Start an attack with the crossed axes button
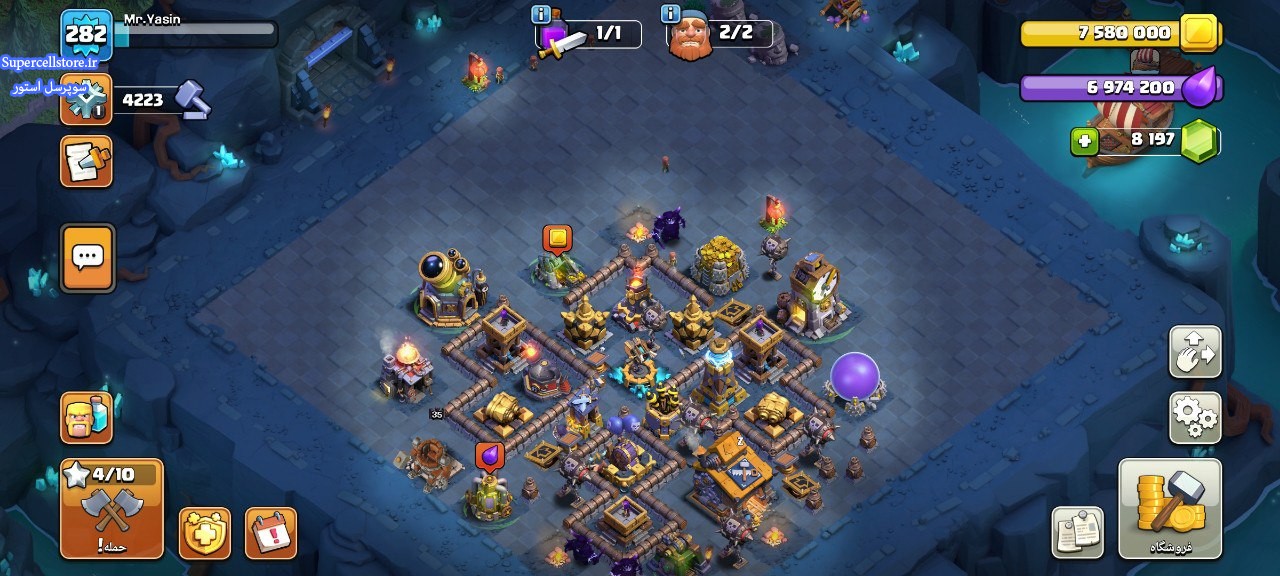The height and width of the screenshot is (576, 1280). [x=111, y=508]
